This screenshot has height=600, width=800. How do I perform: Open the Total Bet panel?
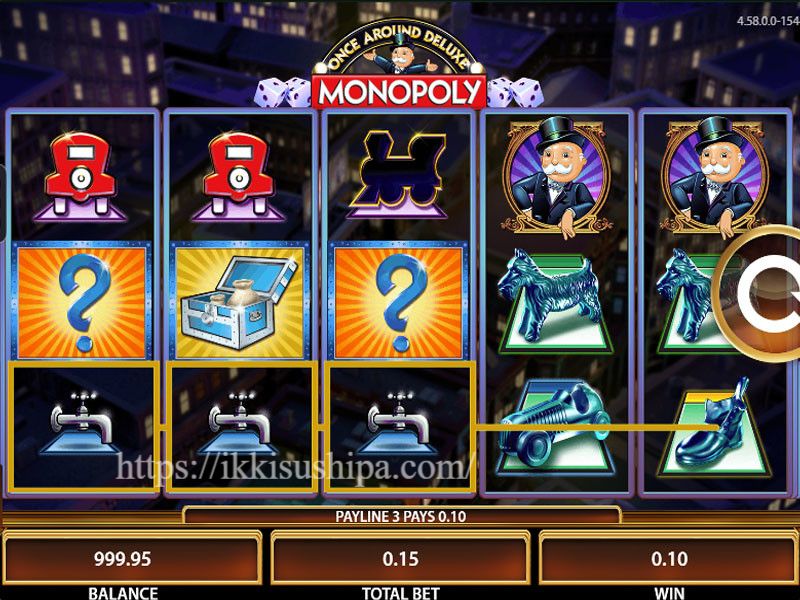click(401, 559)
